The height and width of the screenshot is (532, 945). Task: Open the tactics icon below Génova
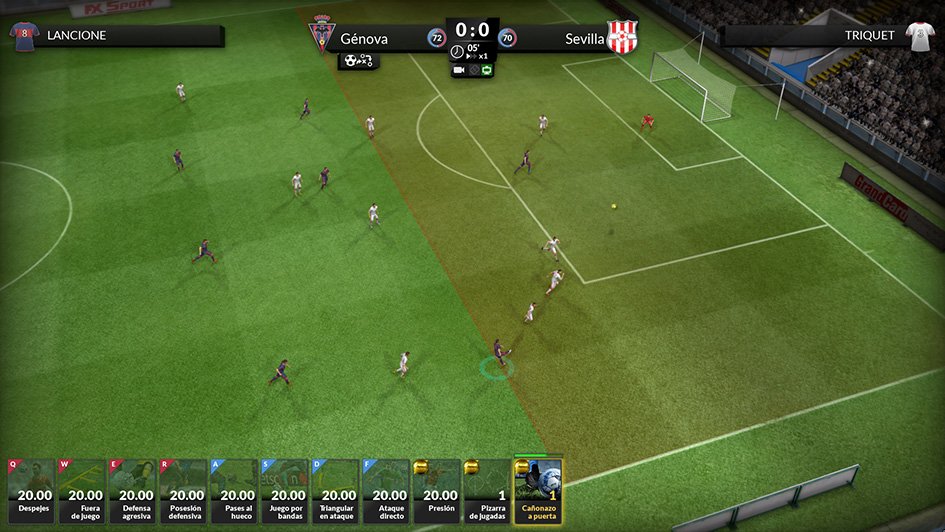358,61
